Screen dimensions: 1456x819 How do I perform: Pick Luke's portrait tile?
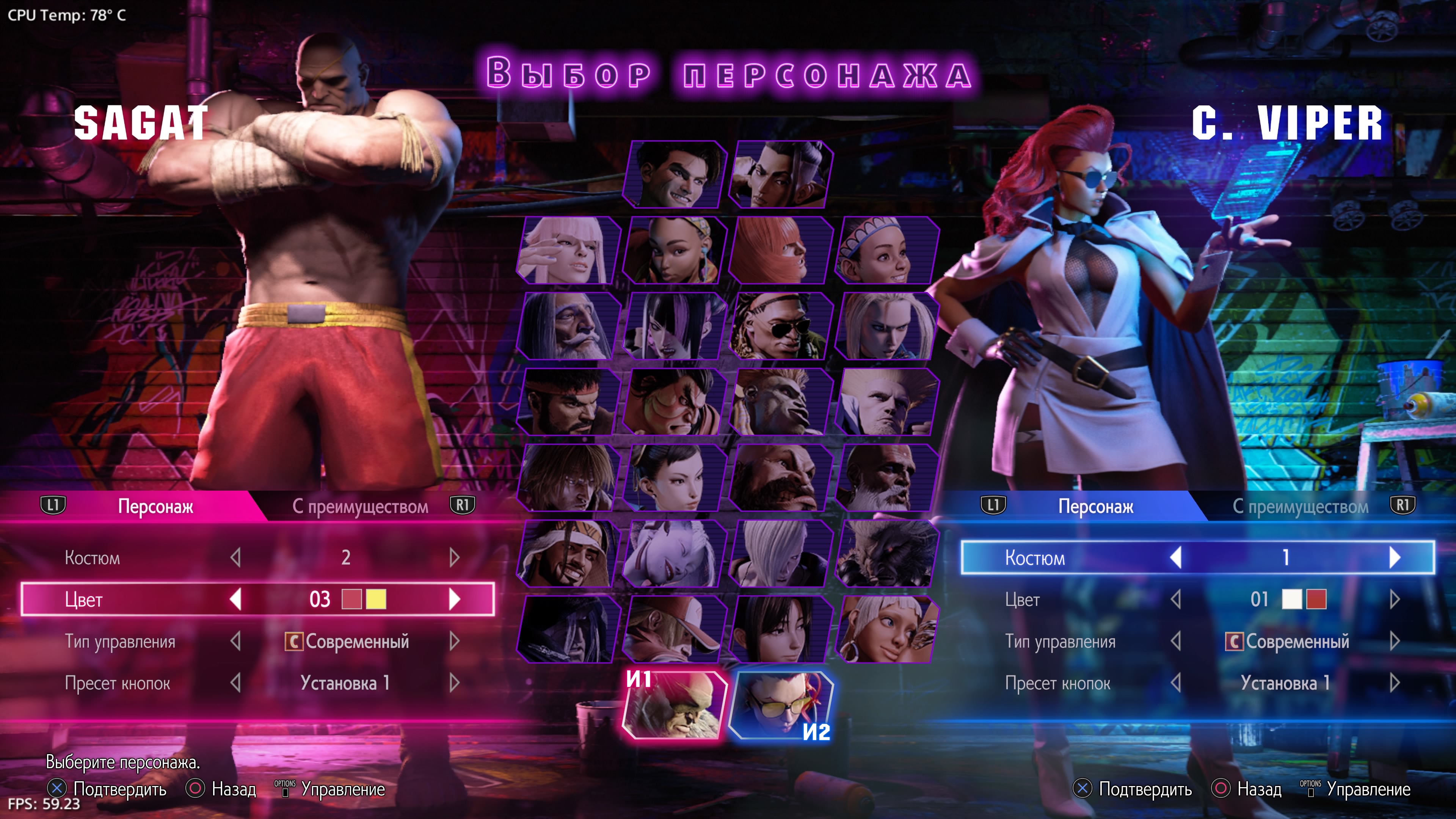click(x=674, y=175)
